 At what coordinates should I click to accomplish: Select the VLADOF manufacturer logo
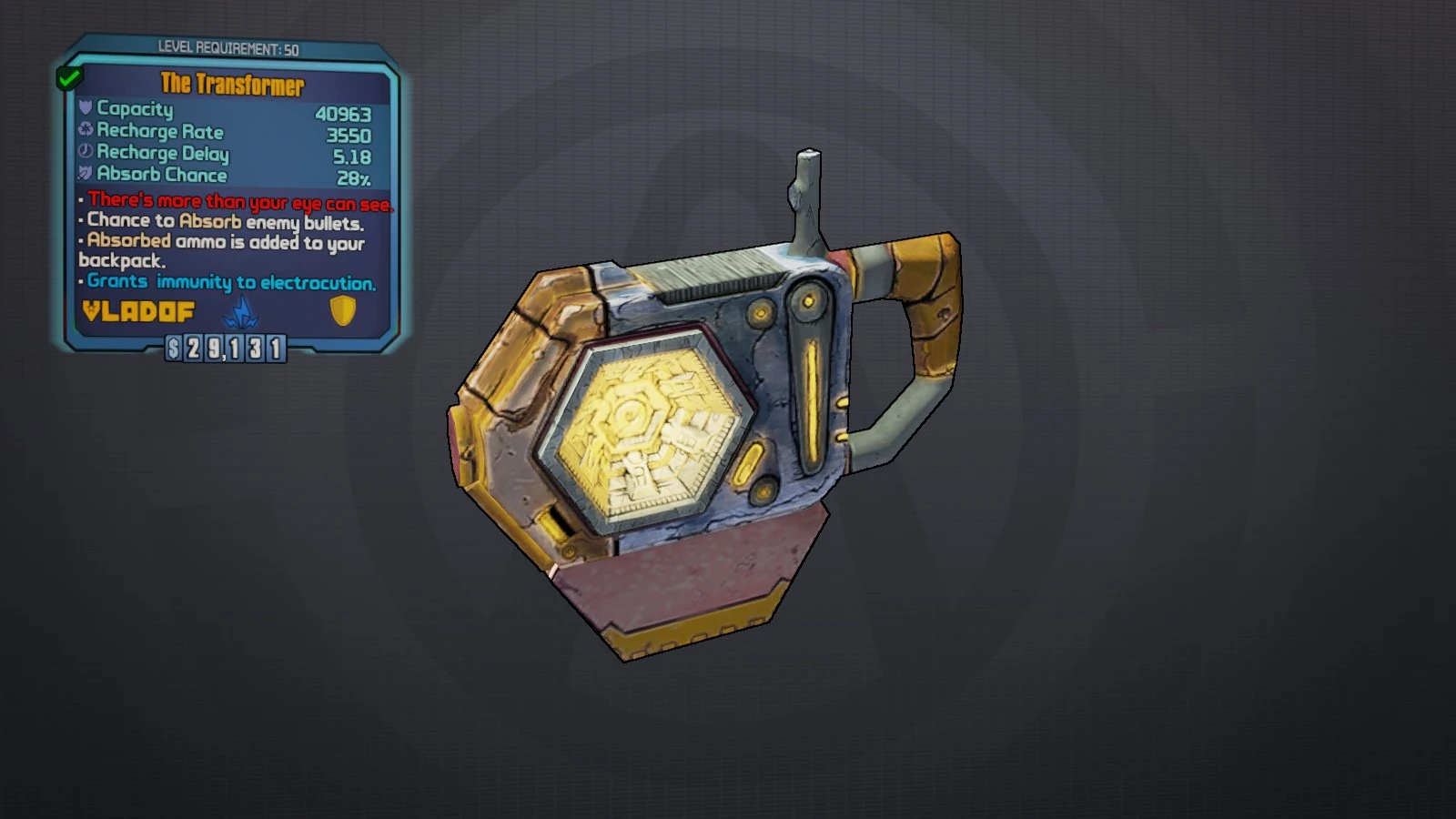pyautogui.click(x=136, y=313)
